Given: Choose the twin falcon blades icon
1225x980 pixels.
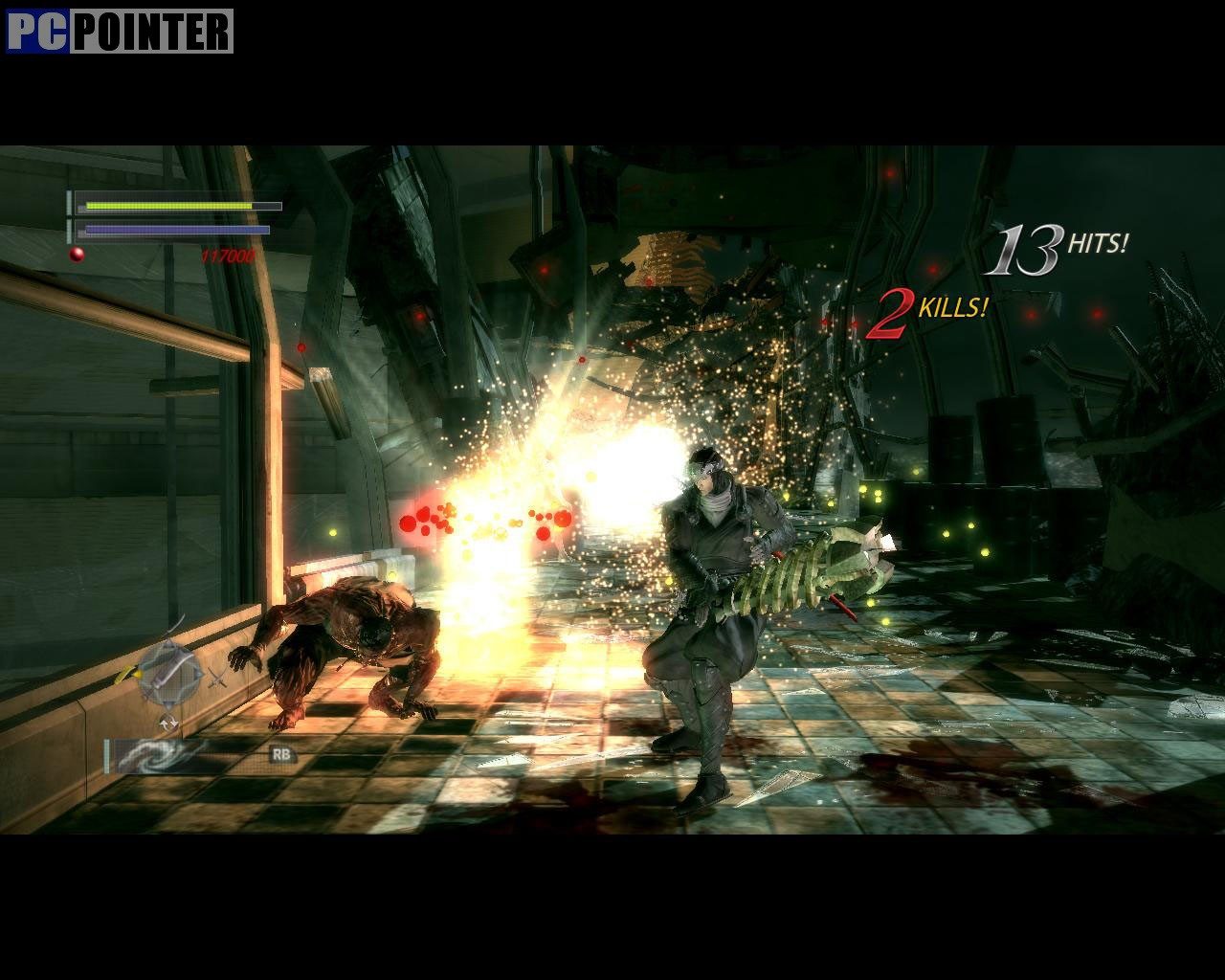Looking at the screenshot, I should (218, 678).
